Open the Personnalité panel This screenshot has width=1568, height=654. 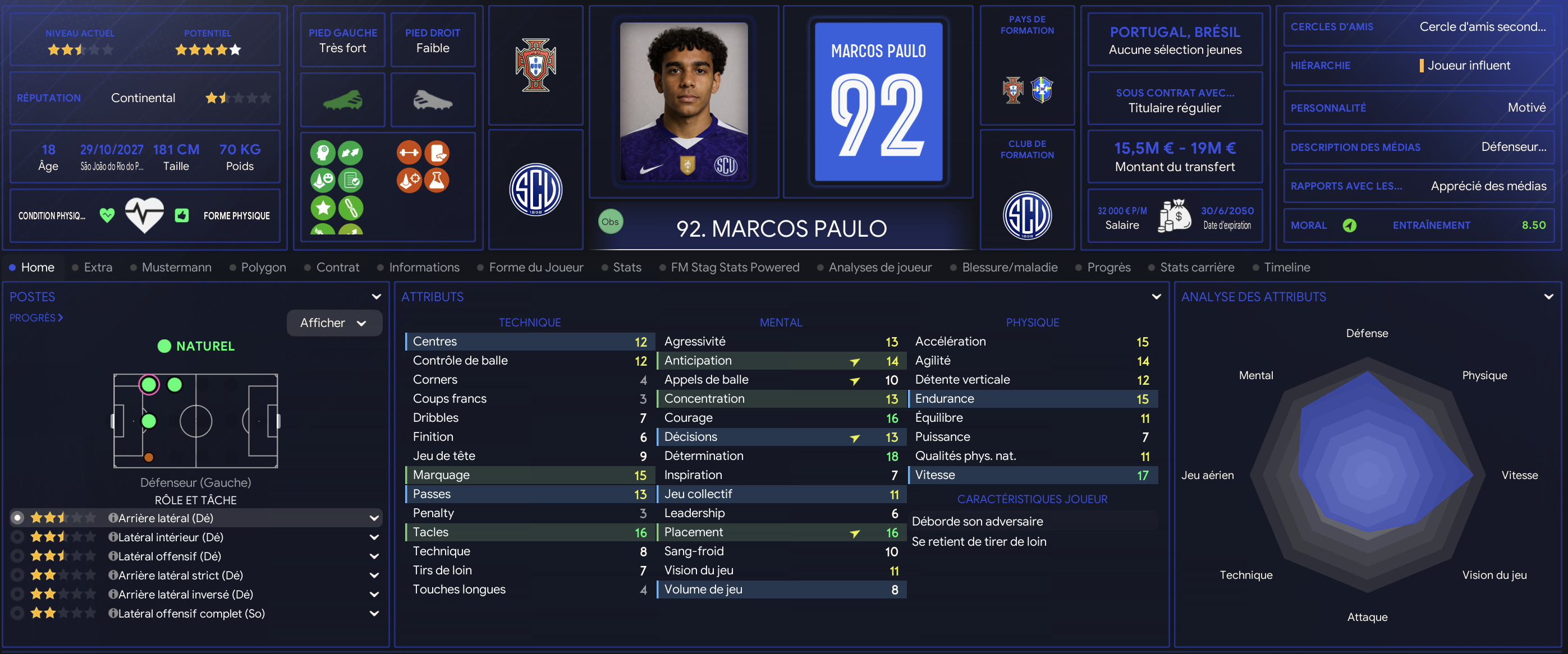(1418, 108)
